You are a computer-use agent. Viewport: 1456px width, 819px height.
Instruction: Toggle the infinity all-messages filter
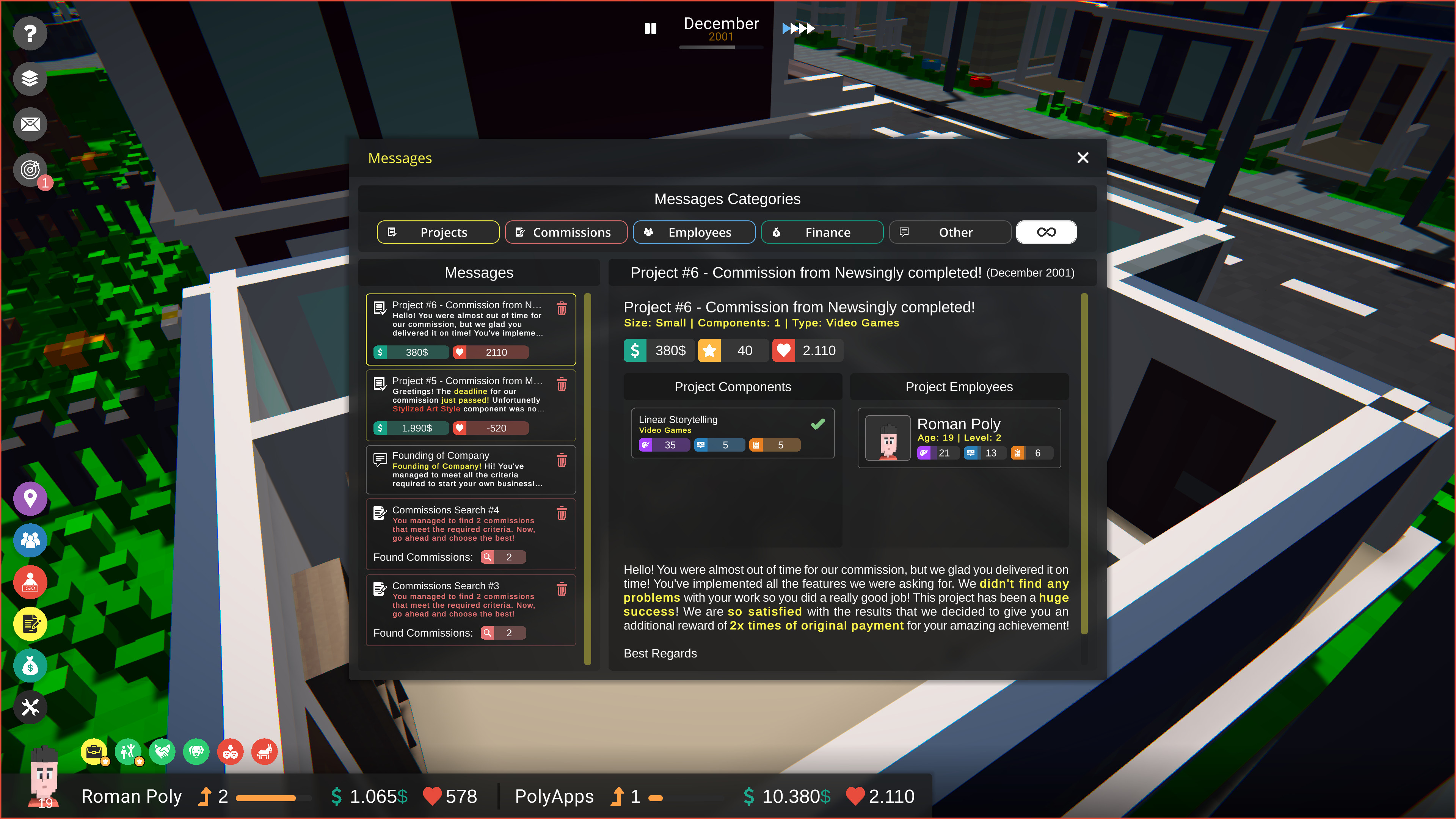[x=1046, y=232]
